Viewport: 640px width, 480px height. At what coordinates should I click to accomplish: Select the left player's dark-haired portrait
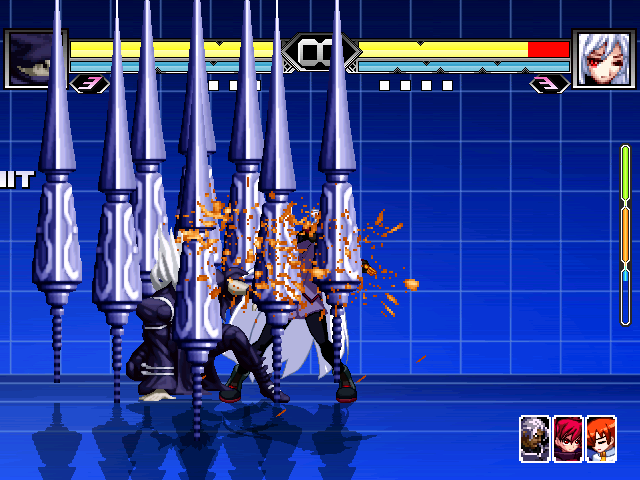[x=35, y=59]
